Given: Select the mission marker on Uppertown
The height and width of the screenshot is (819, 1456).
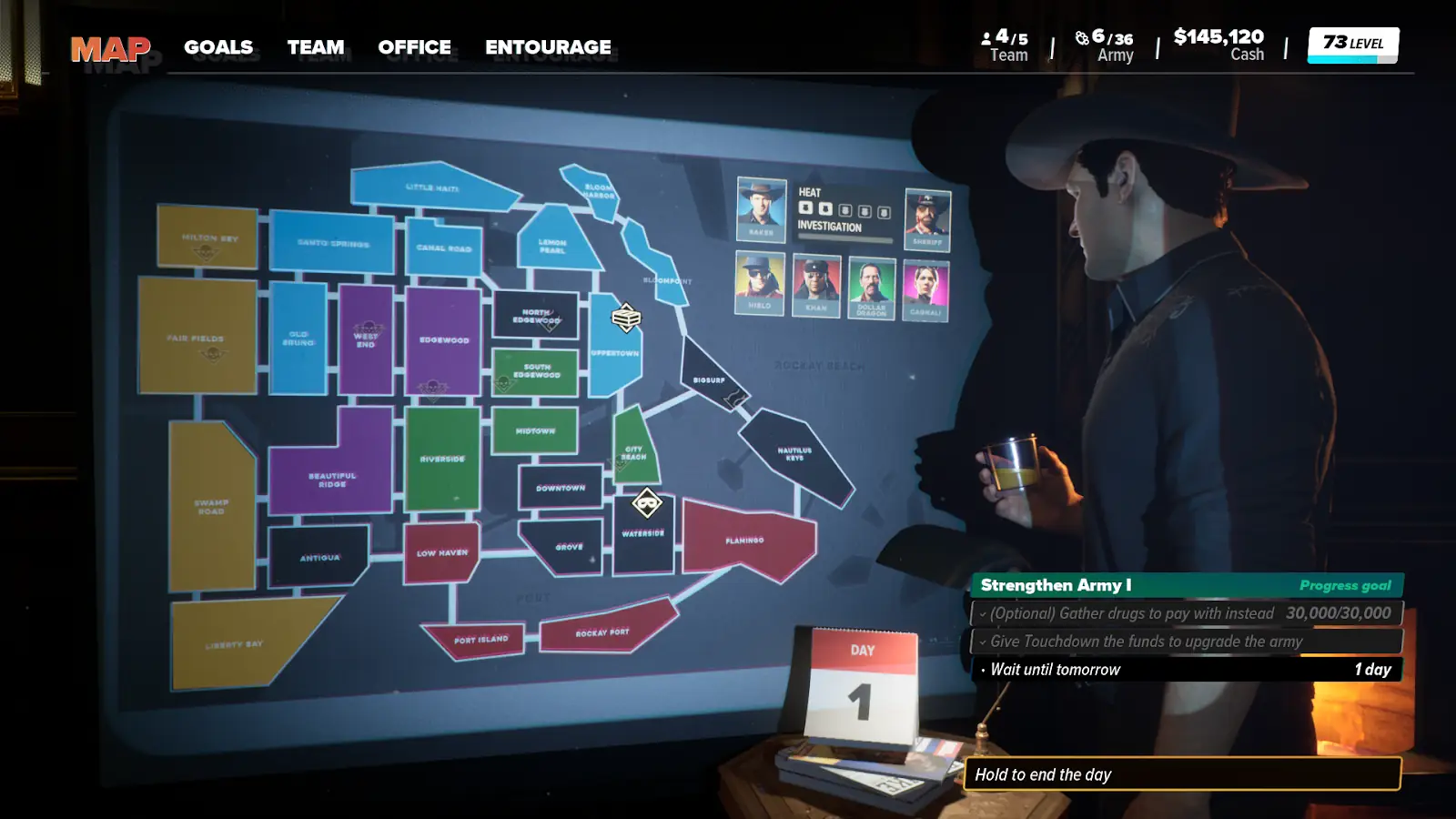Looking at the screenshot, I should [626, 318].
